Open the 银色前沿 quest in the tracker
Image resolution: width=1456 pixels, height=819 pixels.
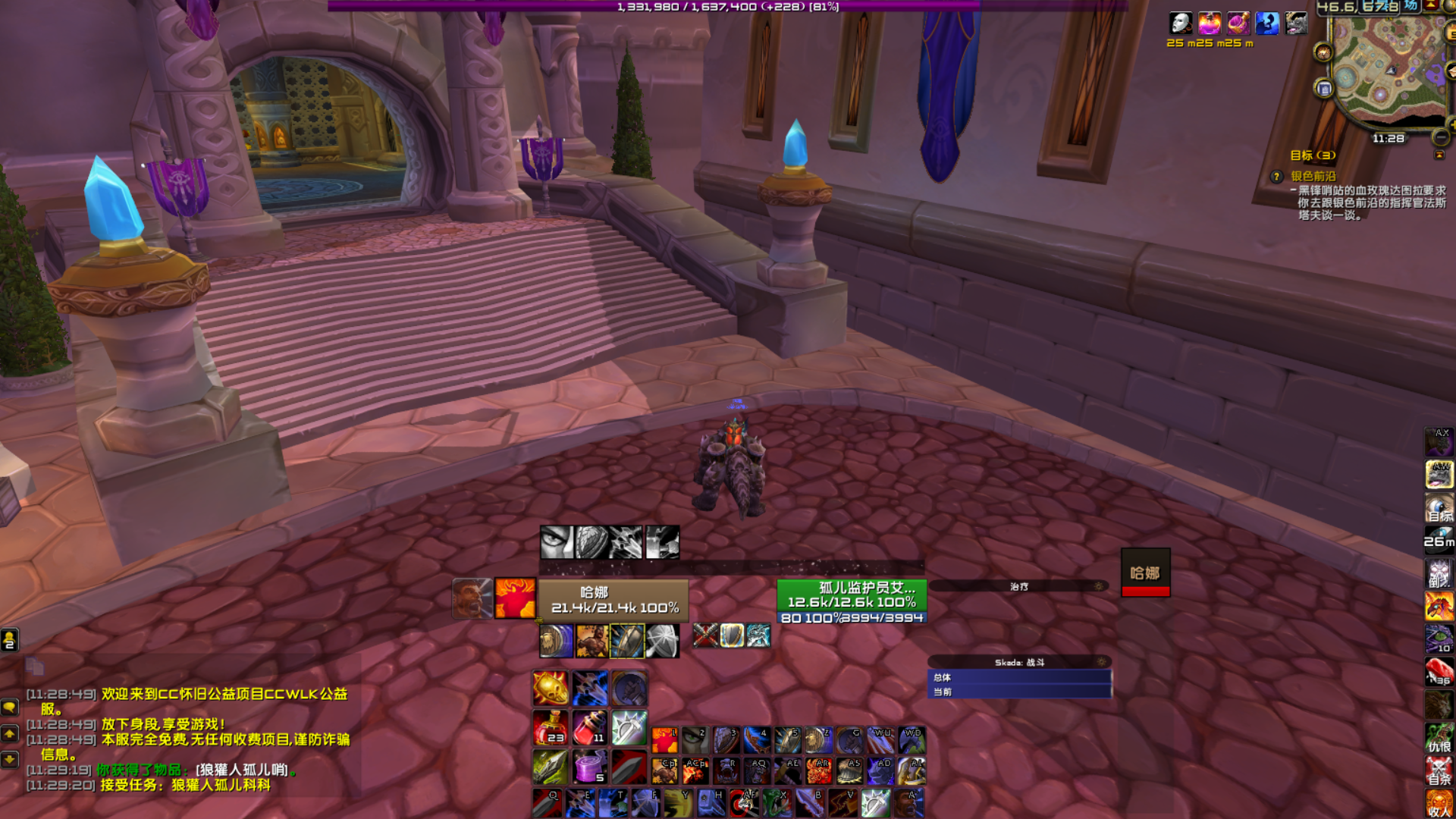[1313, 176]
